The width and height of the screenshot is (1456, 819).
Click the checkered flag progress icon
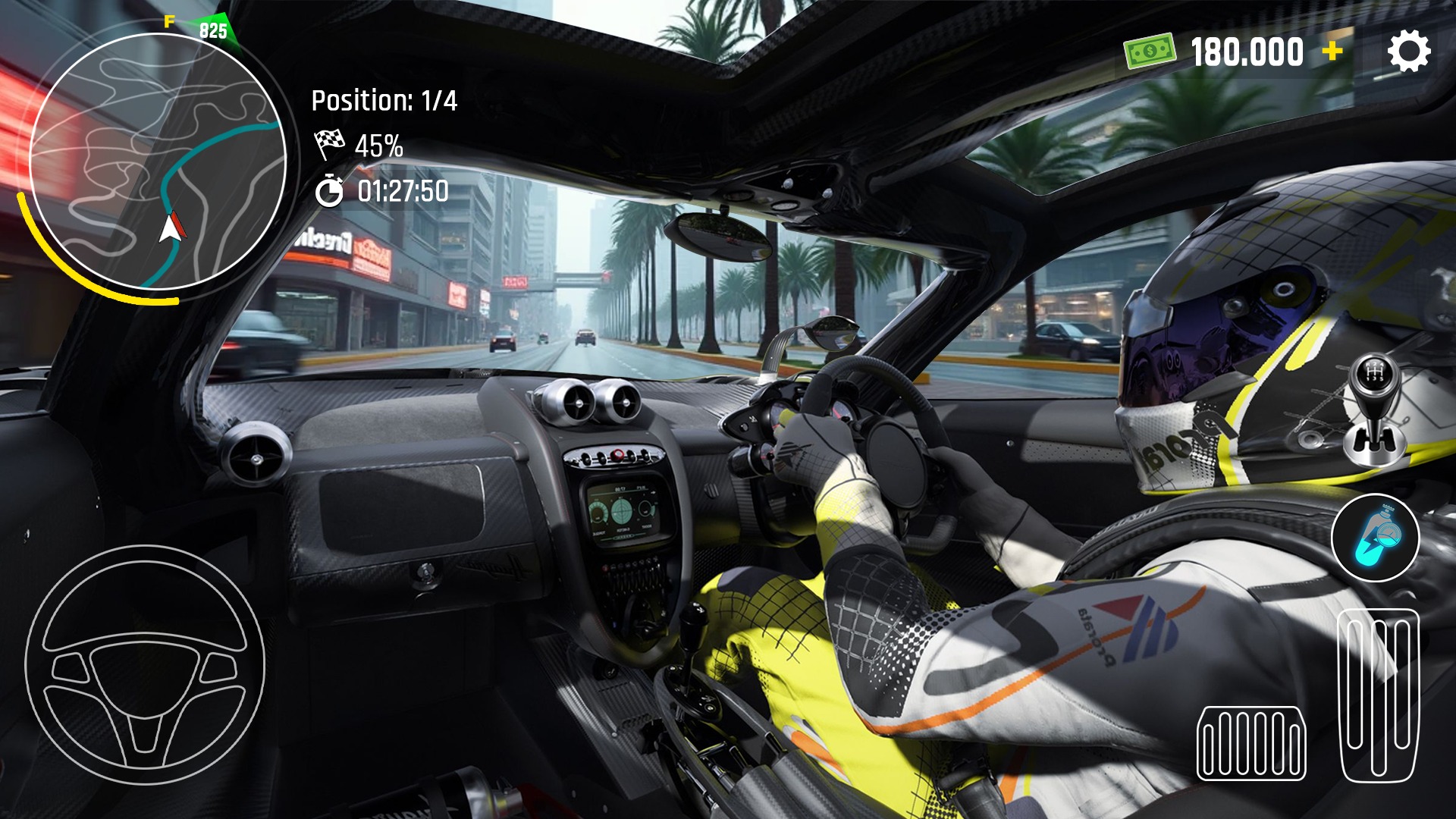coord(331,146)
